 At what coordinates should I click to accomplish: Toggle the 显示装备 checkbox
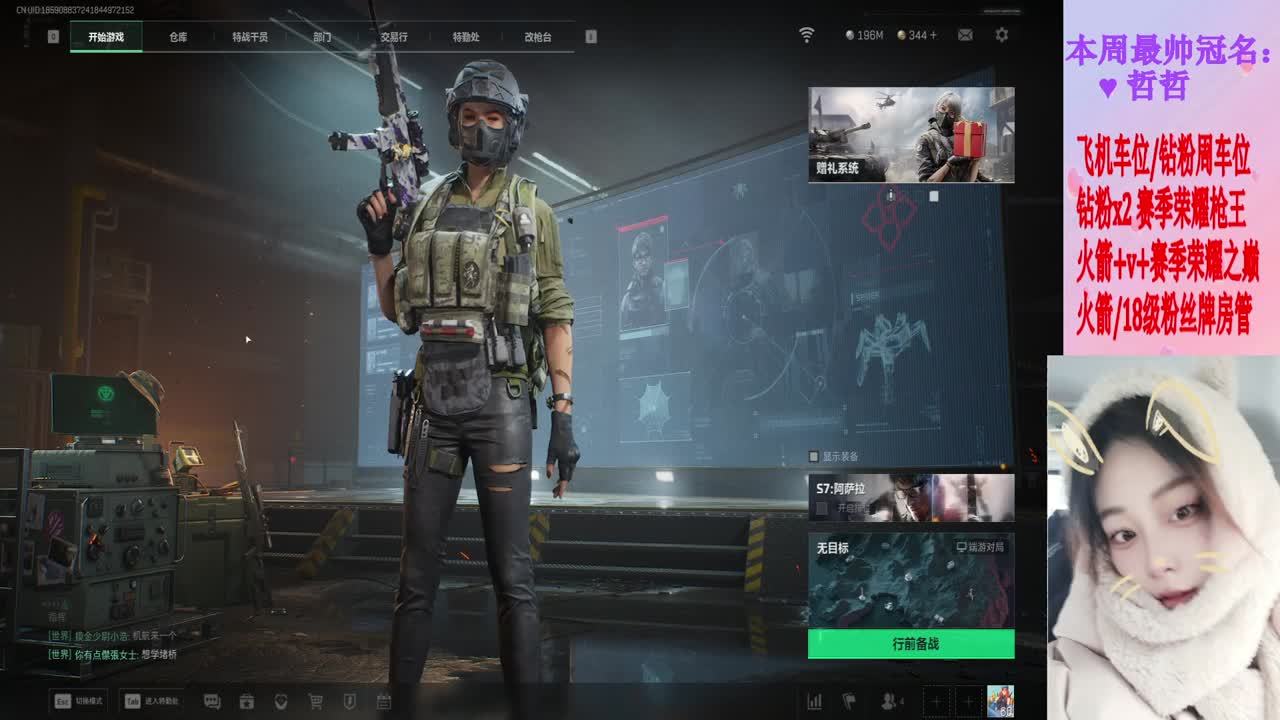(814, 456)
